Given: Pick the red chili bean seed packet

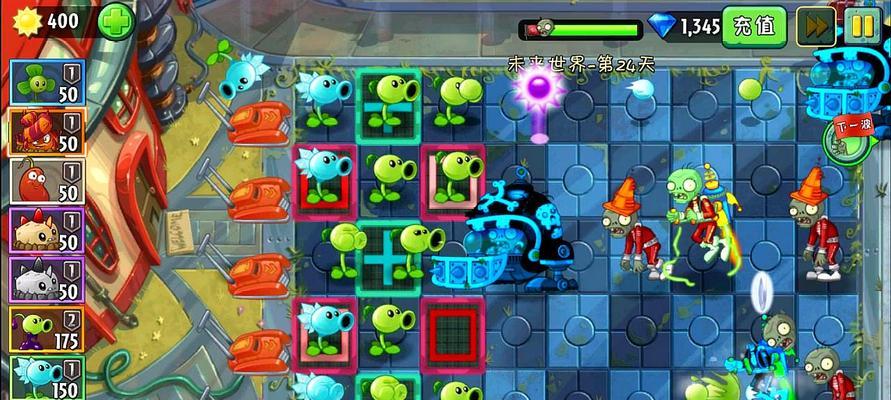Looking at the screenshot, I should pyautogui.click(x=47, y=182).
